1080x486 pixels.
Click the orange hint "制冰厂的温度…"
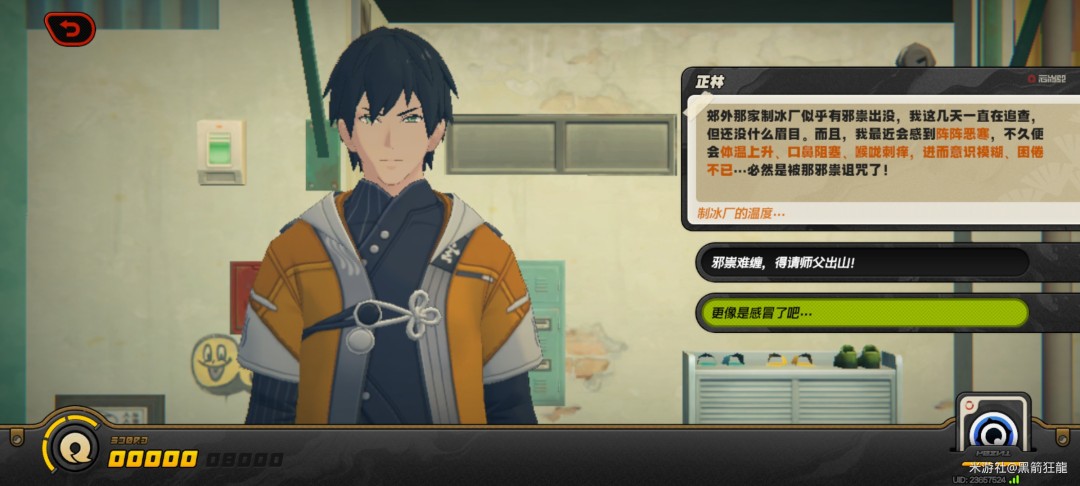[741, 213]
